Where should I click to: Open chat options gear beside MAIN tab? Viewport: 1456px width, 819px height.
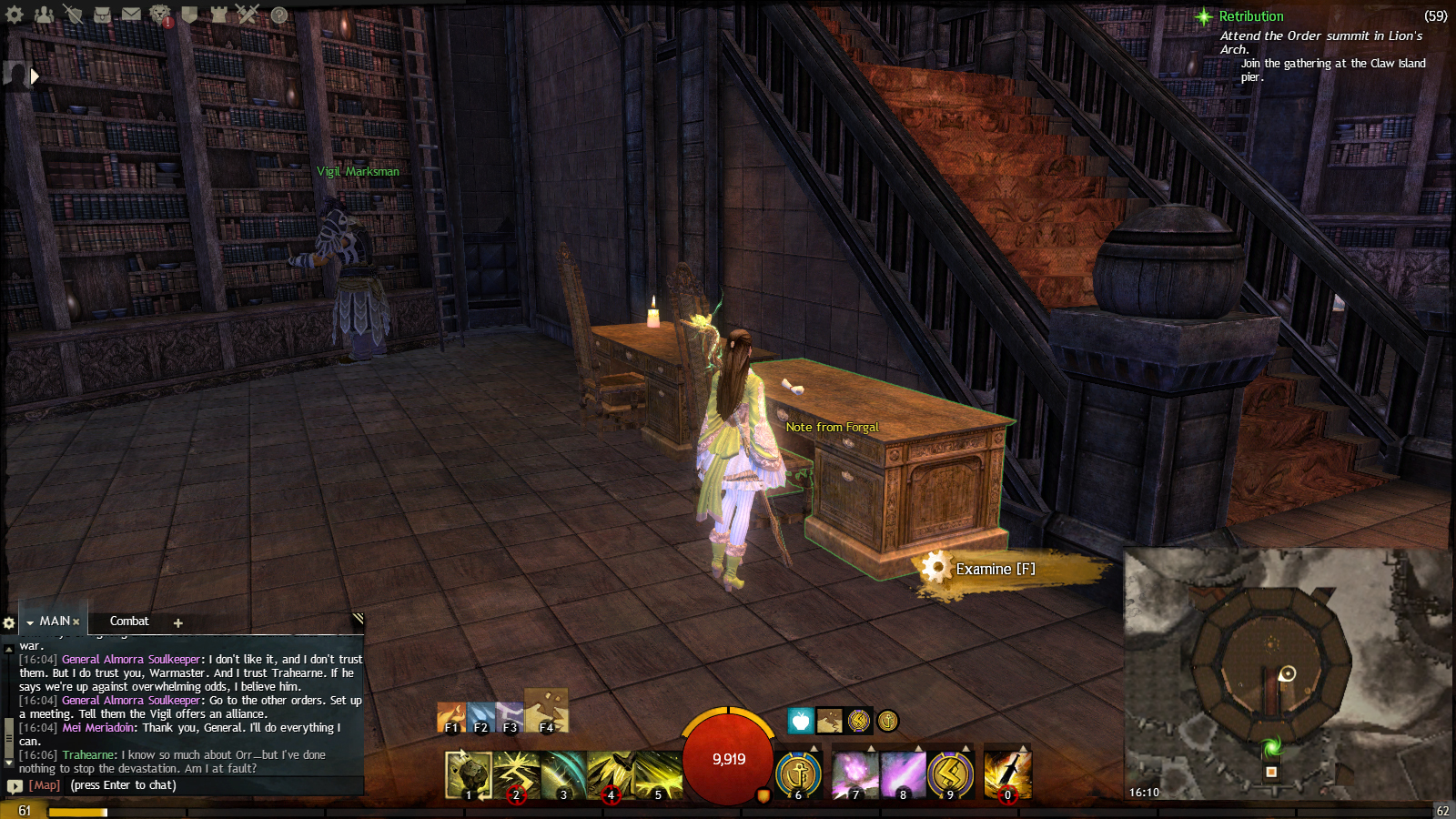pos(9,623)
